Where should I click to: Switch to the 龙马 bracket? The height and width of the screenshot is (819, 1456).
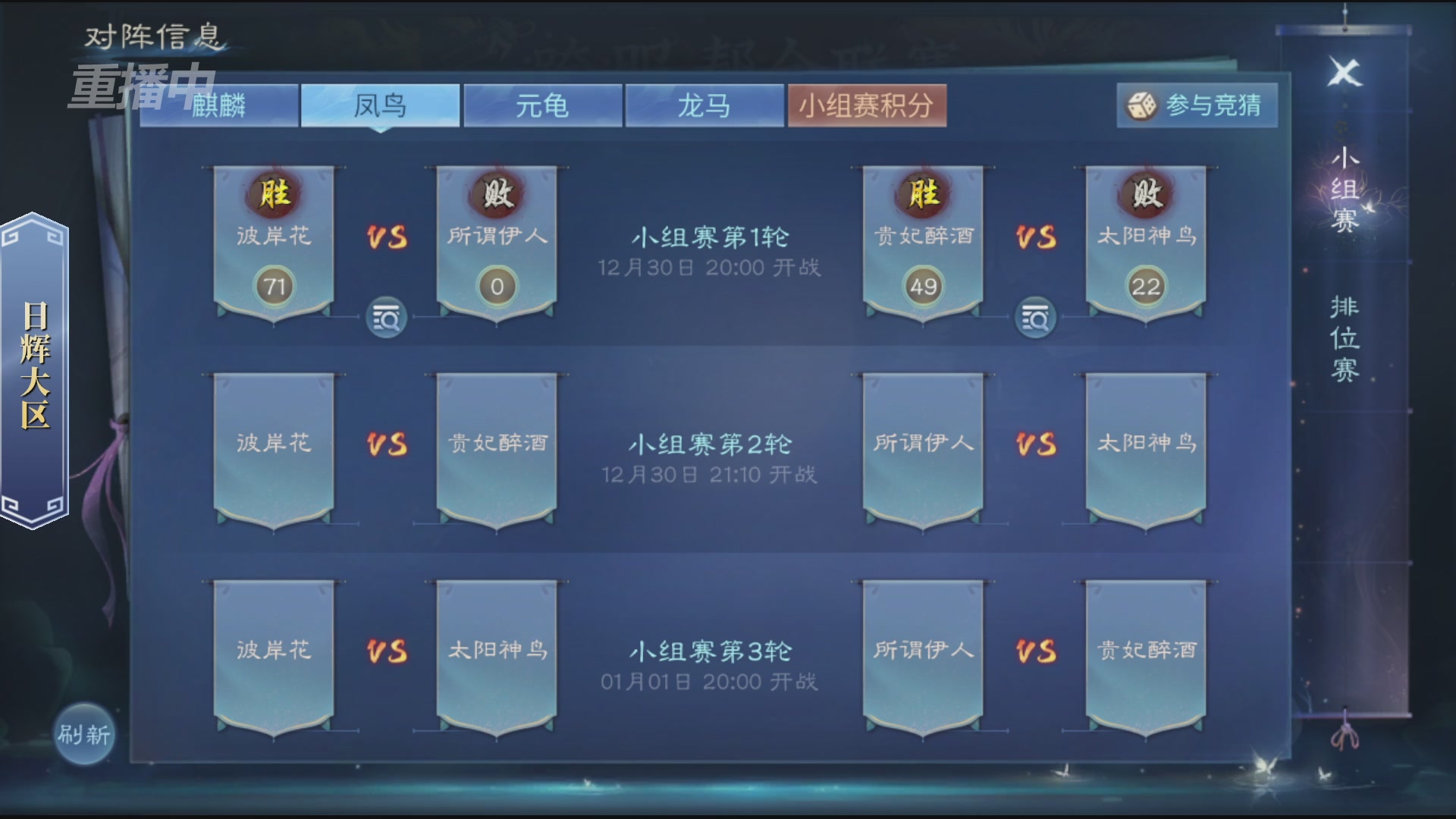point(704,106)
